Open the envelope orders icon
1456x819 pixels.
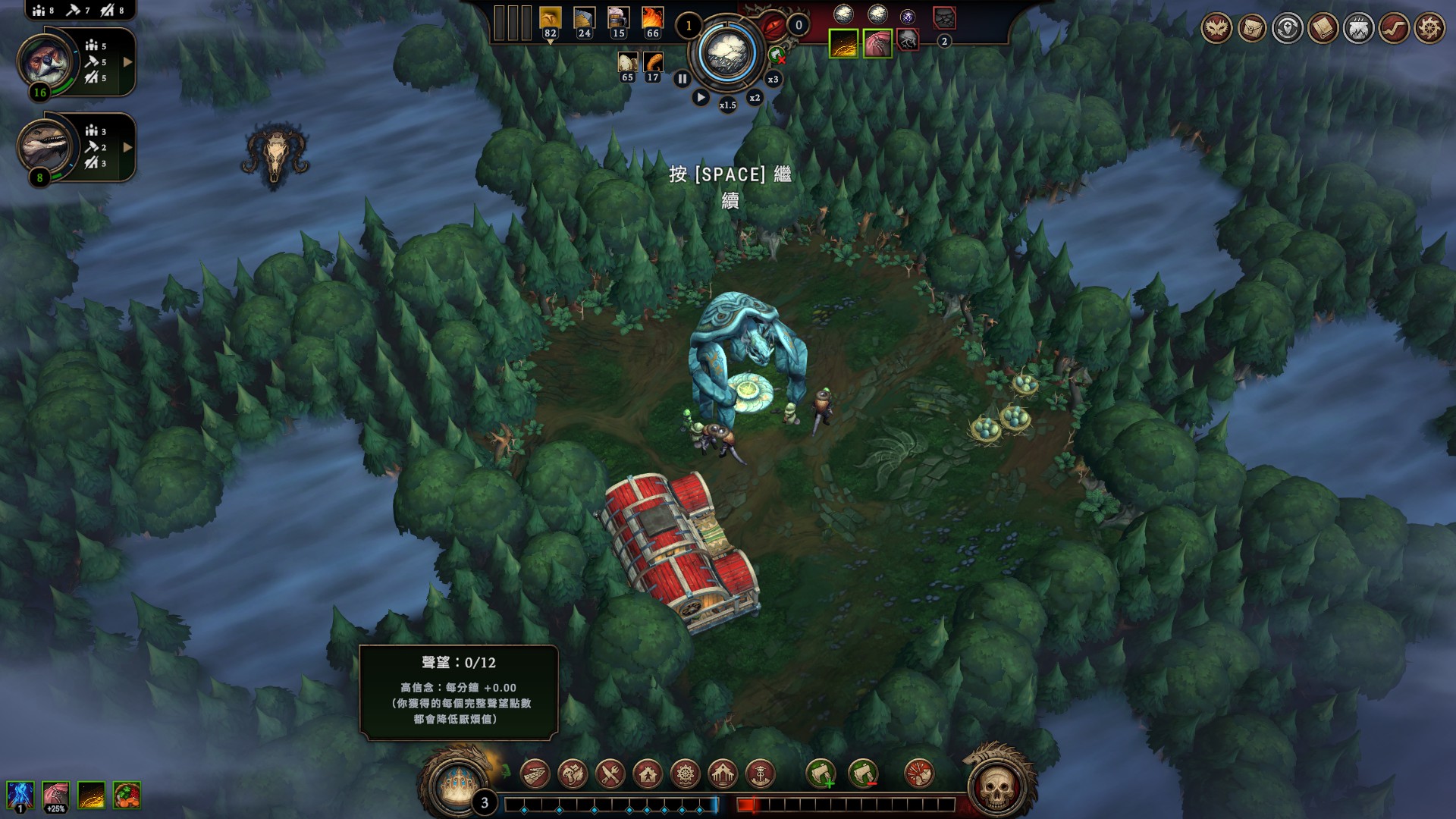point(1252,29)
